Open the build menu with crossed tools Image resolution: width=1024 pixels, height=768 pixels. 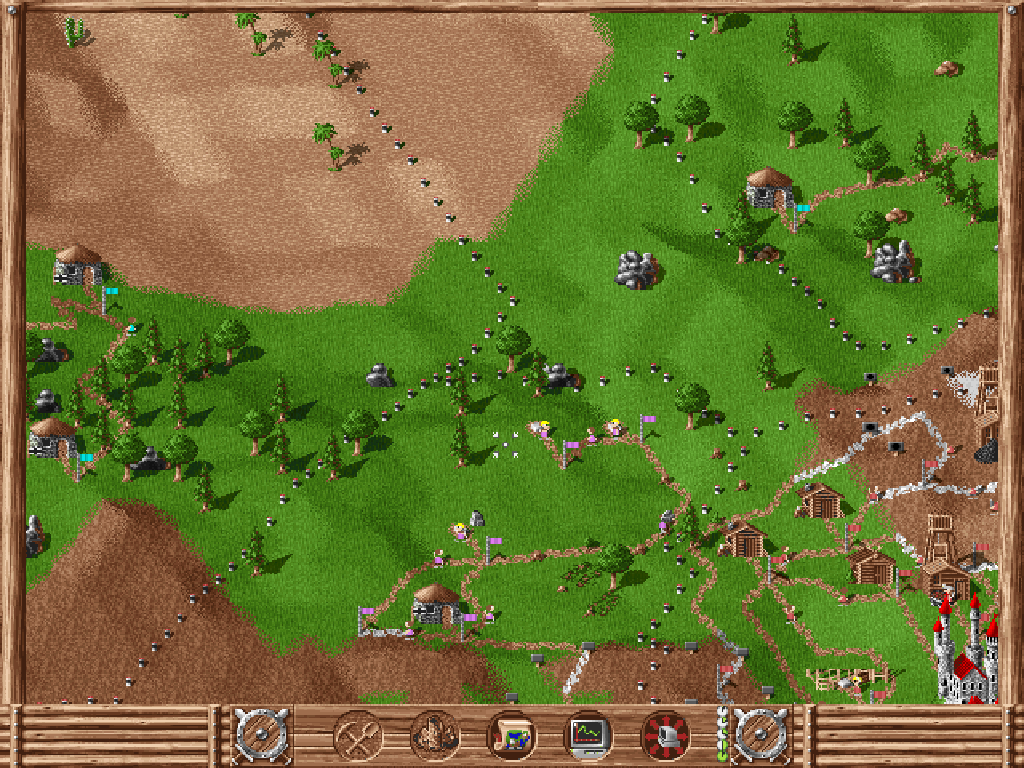tap(358, 736)
